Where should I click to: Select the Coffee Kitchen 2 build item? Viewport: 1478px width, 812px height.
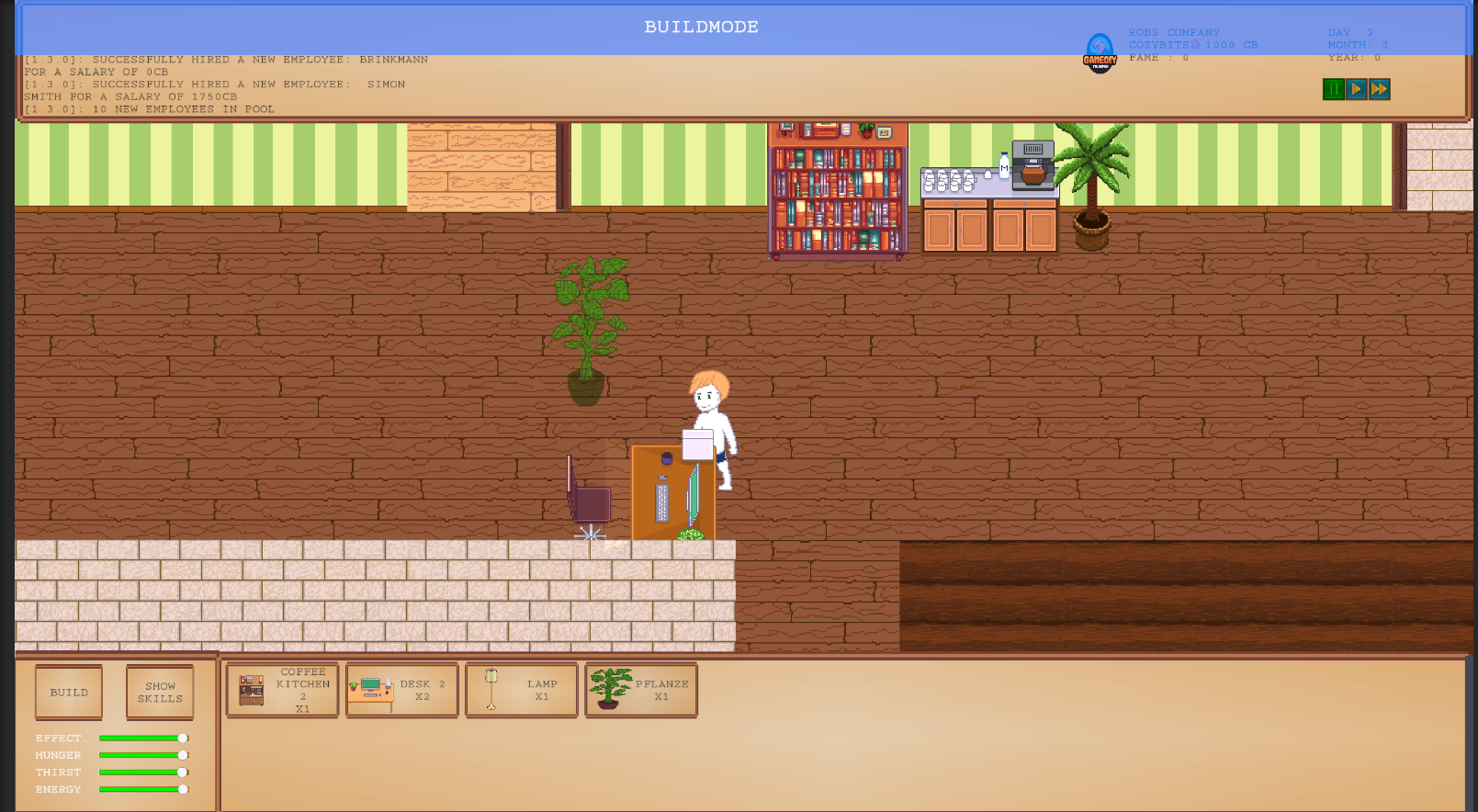pyautogui.click(x=283, y=690)
